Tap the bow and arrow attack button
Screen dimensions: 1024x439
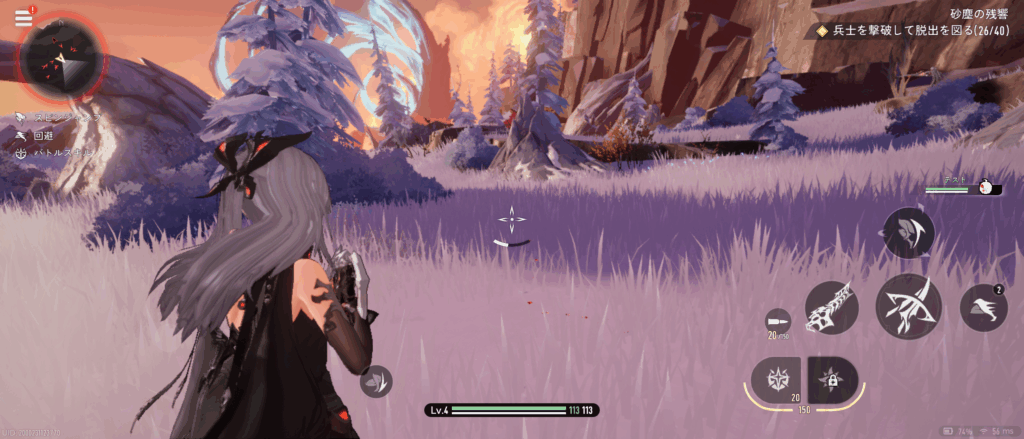pyautogui.click(x=910, y=306)
